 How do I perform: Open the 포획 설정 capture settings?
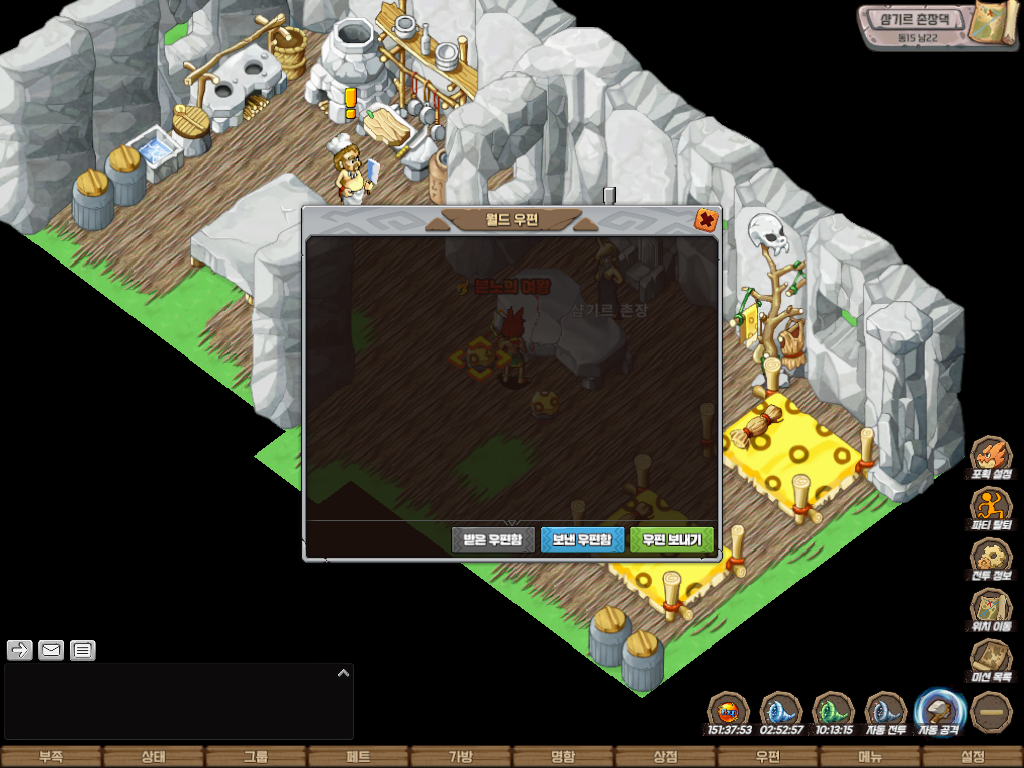click(x=991, y=455)
